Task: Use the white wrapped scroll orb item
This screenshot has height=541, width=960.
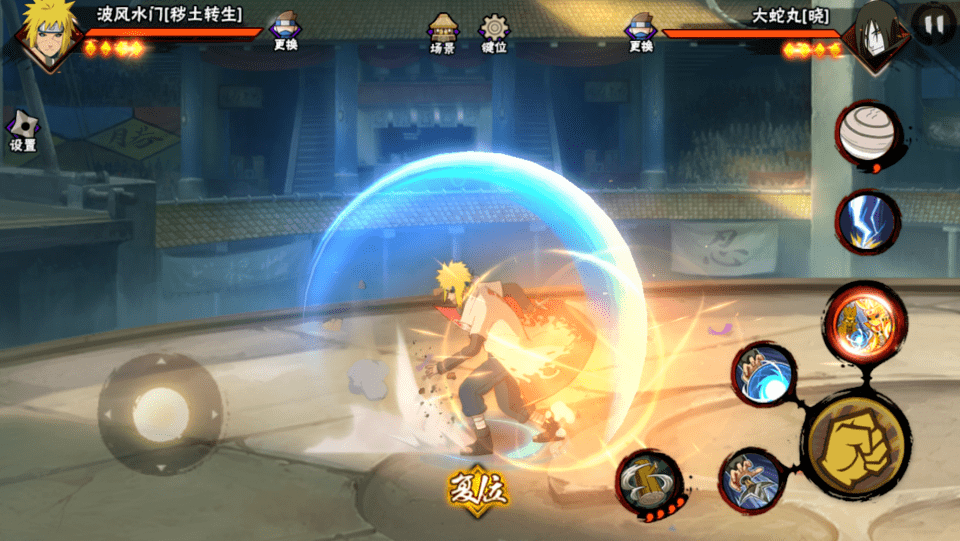Action: pos(868,133)
